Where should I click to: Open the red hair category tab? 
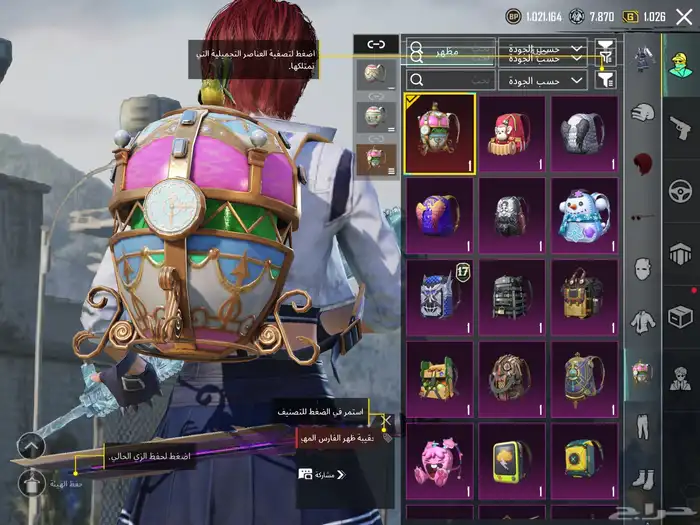[x=642, y=166]
